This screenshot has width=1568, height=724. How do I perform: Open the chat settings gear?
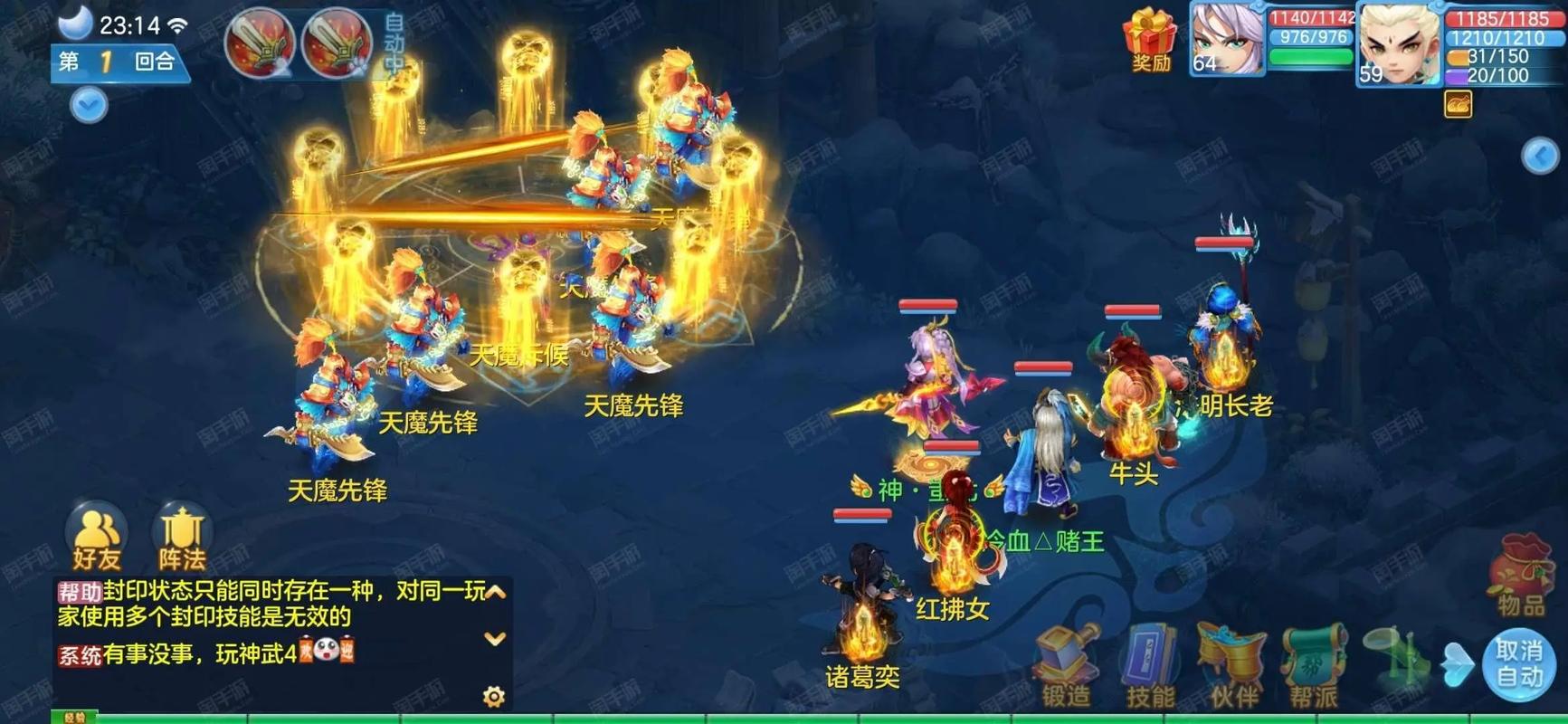pyautogui.click(x=493, y=695)
